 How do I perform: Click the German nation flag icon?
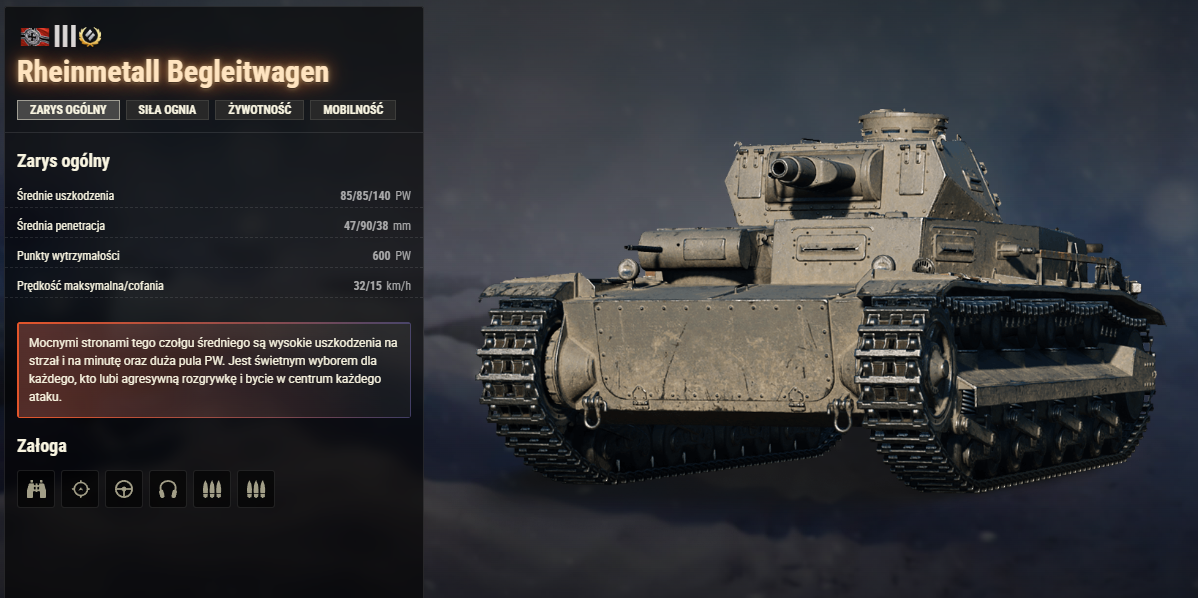tap(34, 37)
